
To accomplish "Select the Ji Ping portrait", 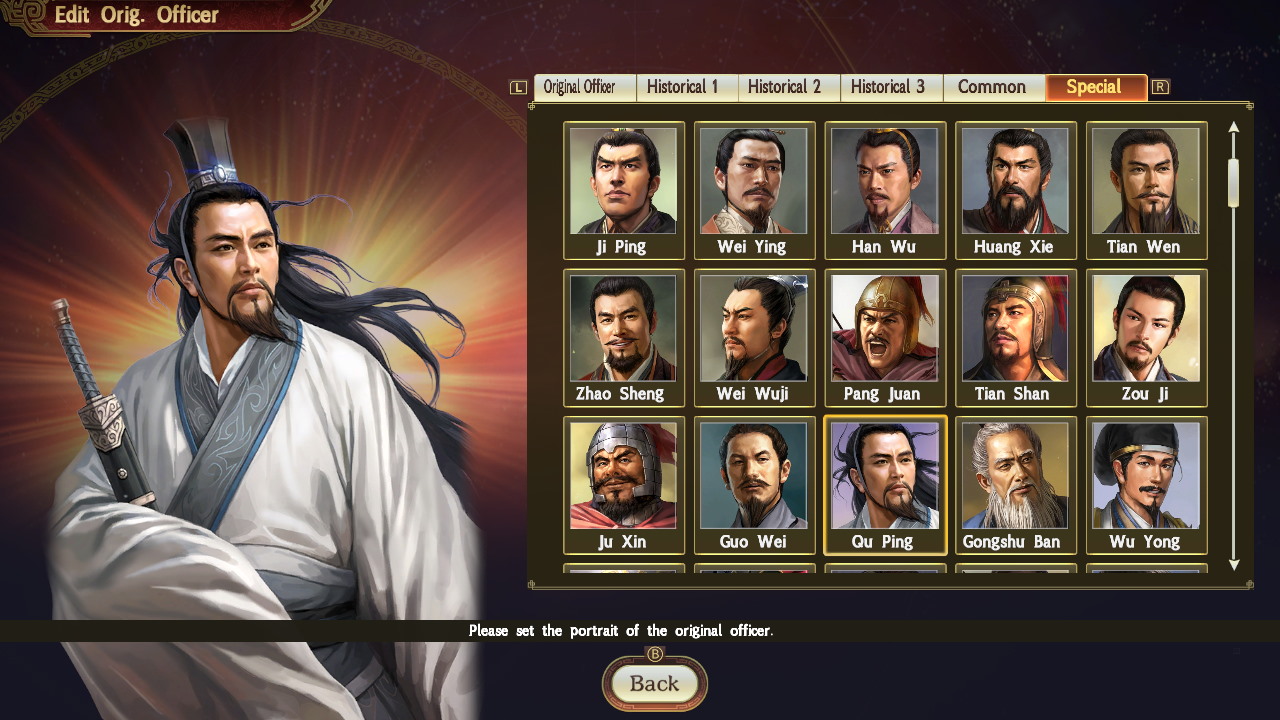I will pyautogui.click(x=624, y=189).
